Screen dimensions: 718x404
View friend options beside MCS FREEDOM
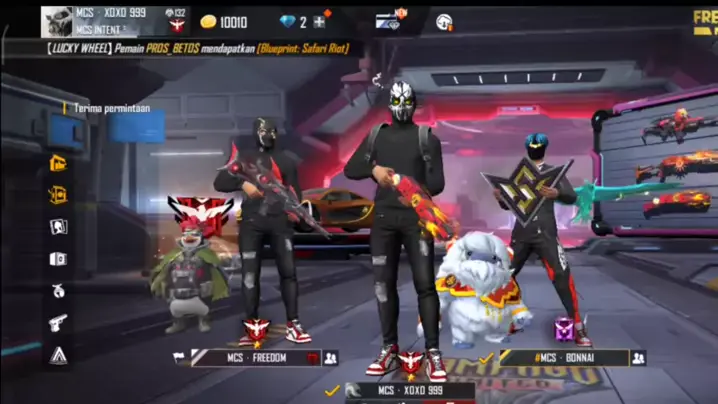331,357
